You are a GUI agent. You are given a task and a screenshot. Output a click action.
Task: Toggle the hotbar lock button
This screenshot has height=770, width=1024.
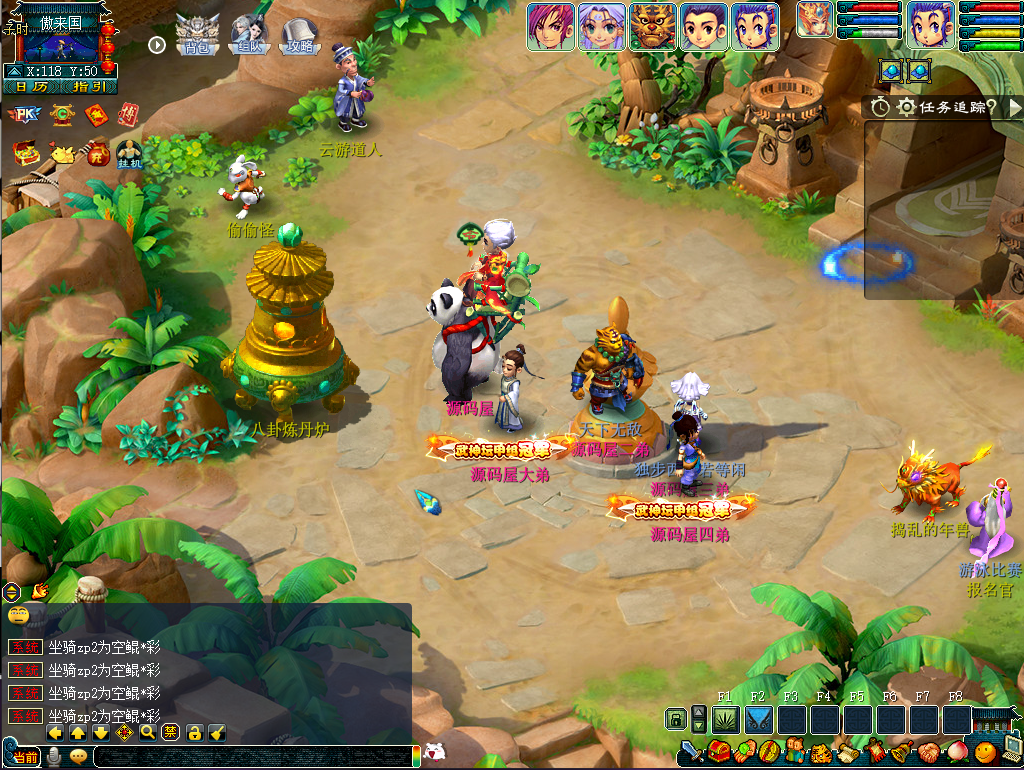click(676, 719)
